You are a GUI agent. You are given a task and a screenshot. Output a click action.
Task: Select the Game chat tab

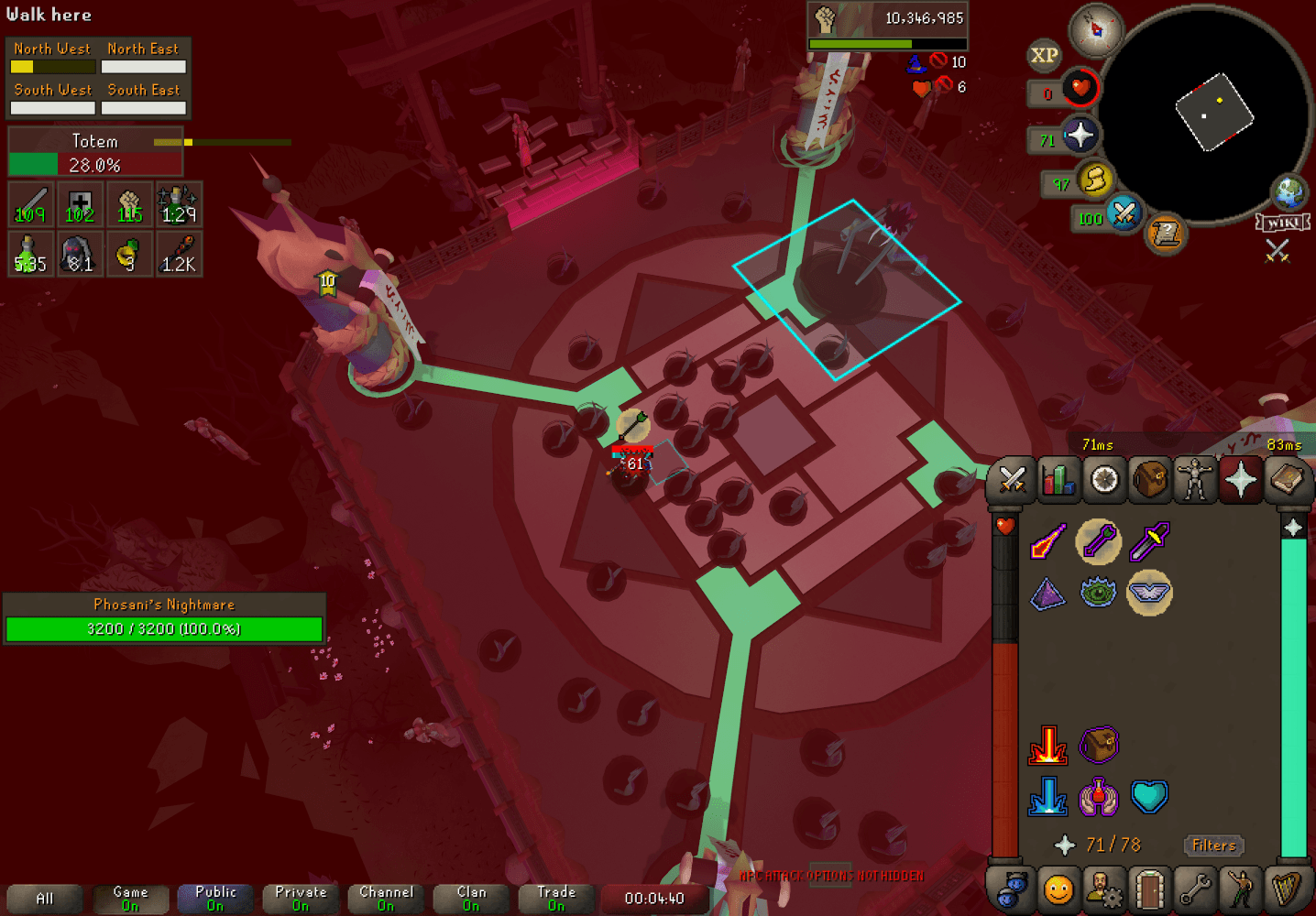[x=129, y=898]
